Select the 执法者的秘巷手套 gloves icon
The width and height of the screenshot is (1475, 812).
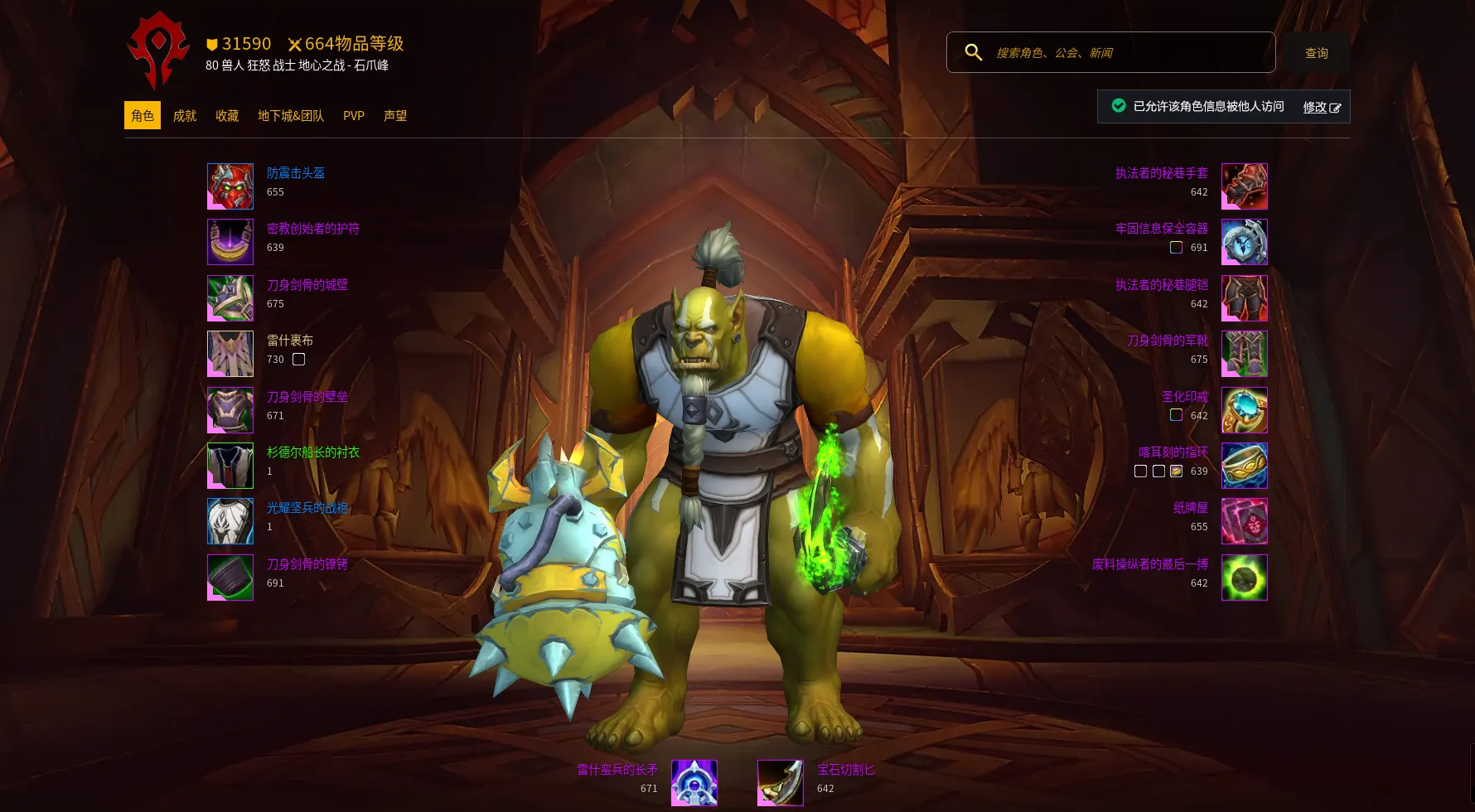[x=1244, y=186]
